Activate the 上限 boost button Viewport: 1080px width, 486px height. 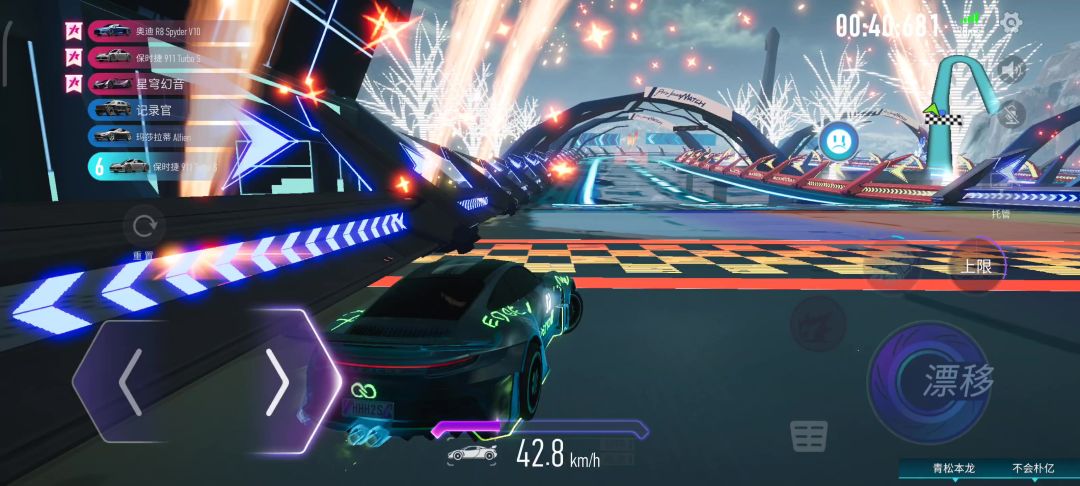976,266
